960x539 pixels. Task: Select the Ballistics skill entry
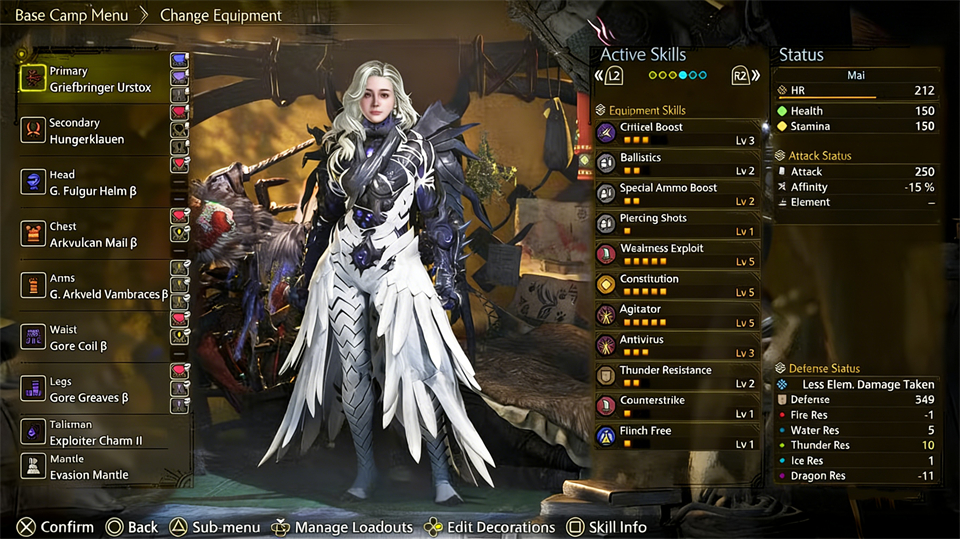click(677, 163)
